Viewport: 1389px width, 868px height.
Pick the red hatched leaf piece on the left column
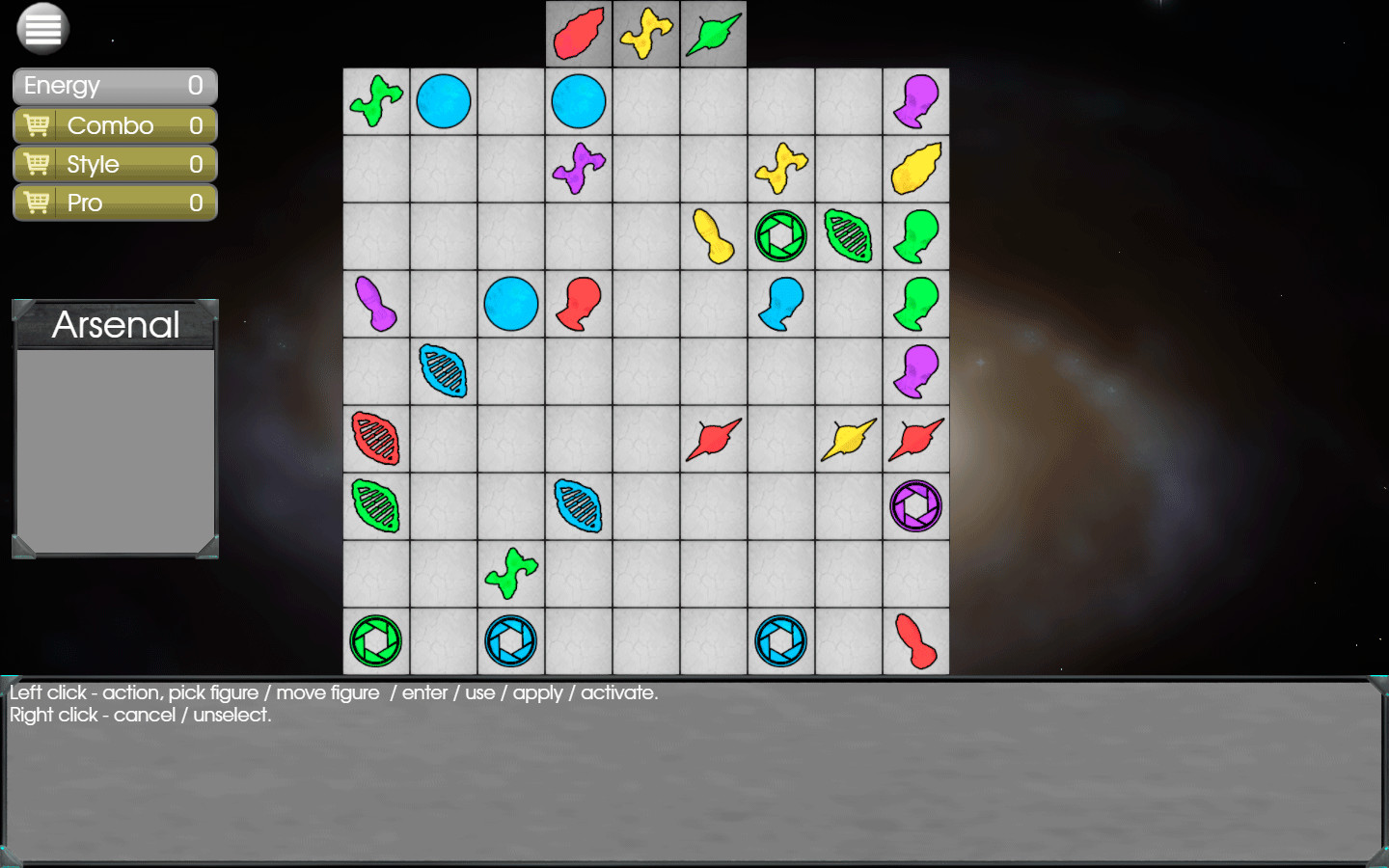click(375, 439)
